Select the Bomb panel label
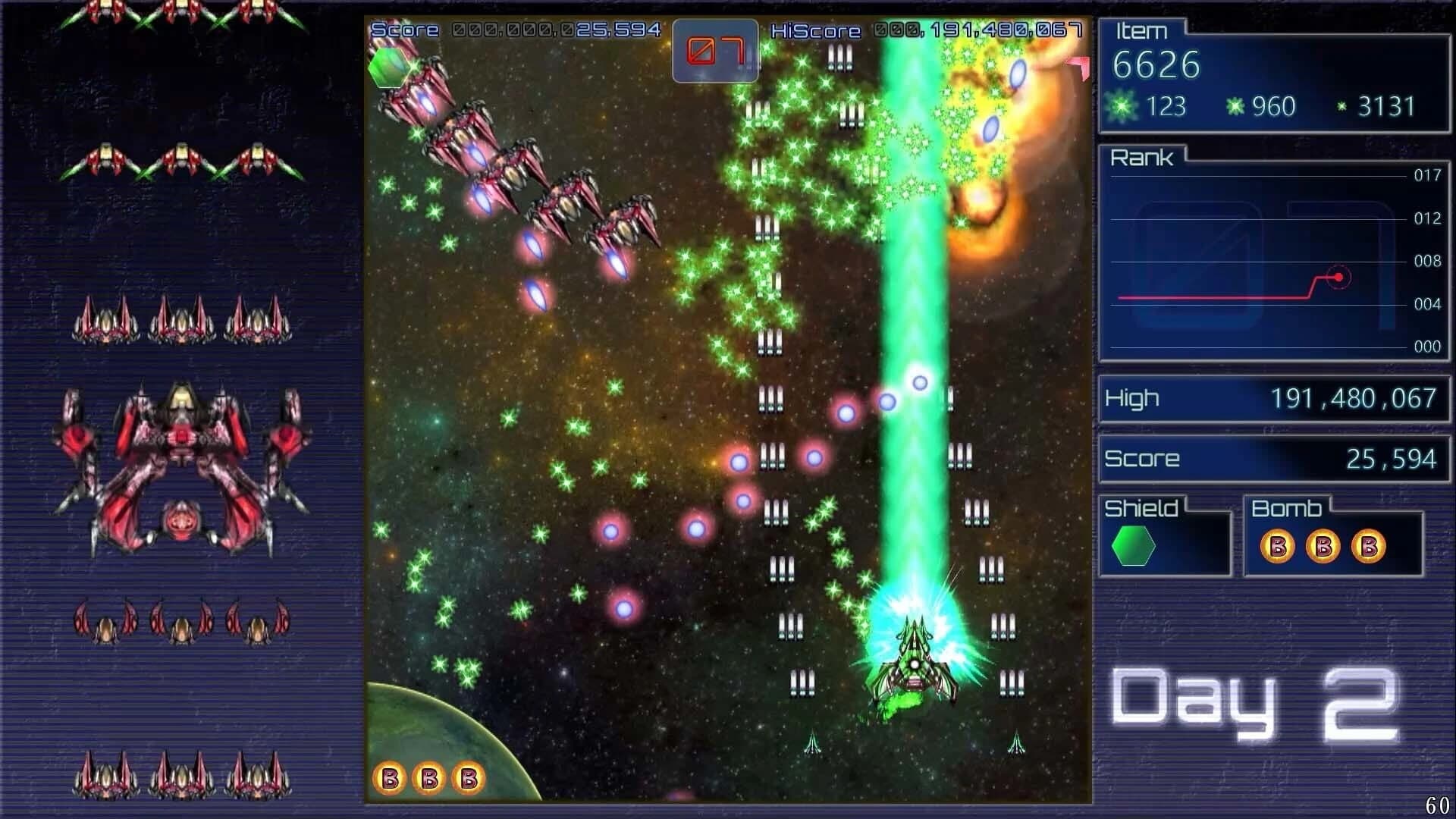The image size is (1456, 819). click(1286, 507)
